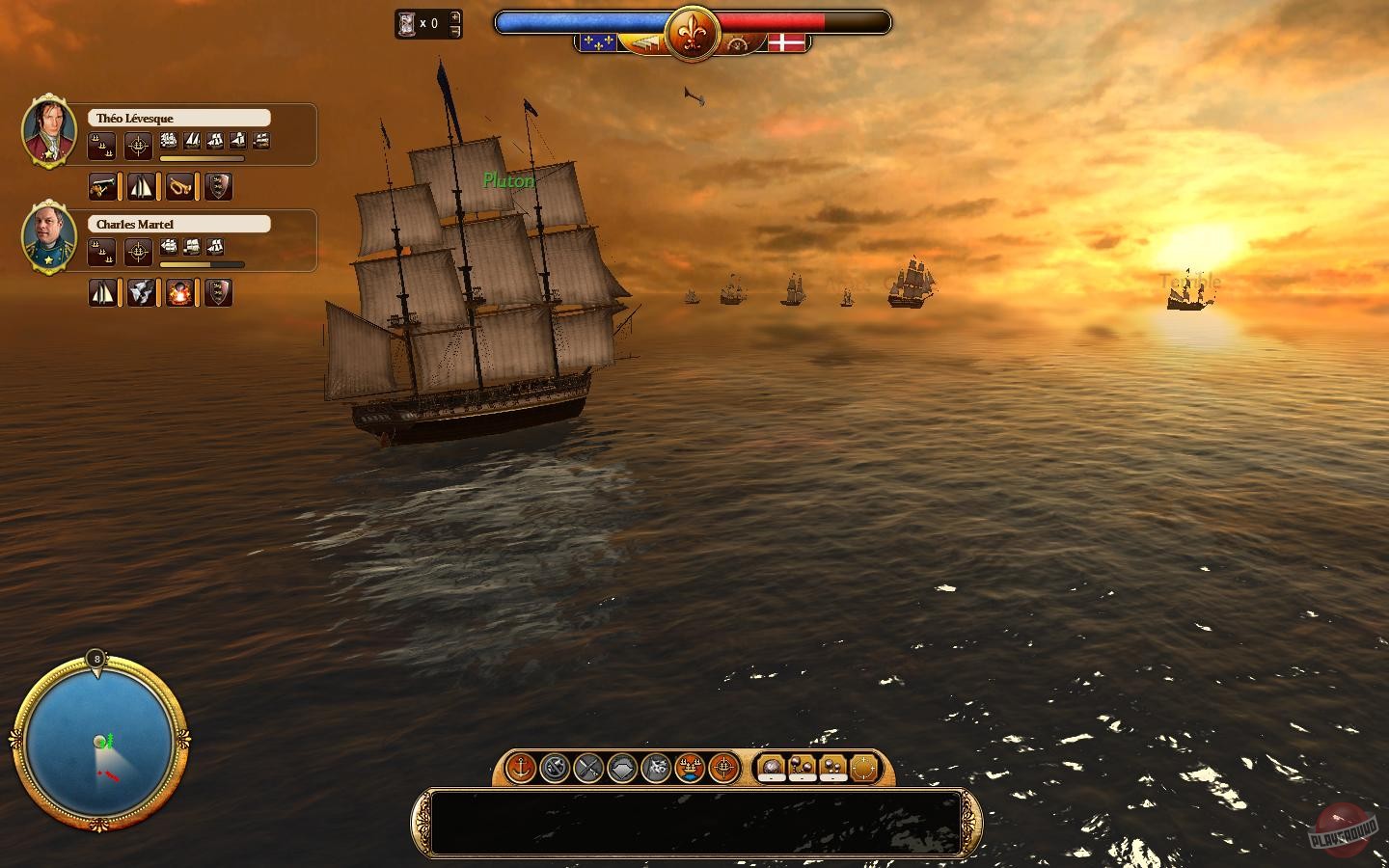Select the anchor icon to drop anchor
This screenshot has height=868, width=1389.
[x=521, y=767]
